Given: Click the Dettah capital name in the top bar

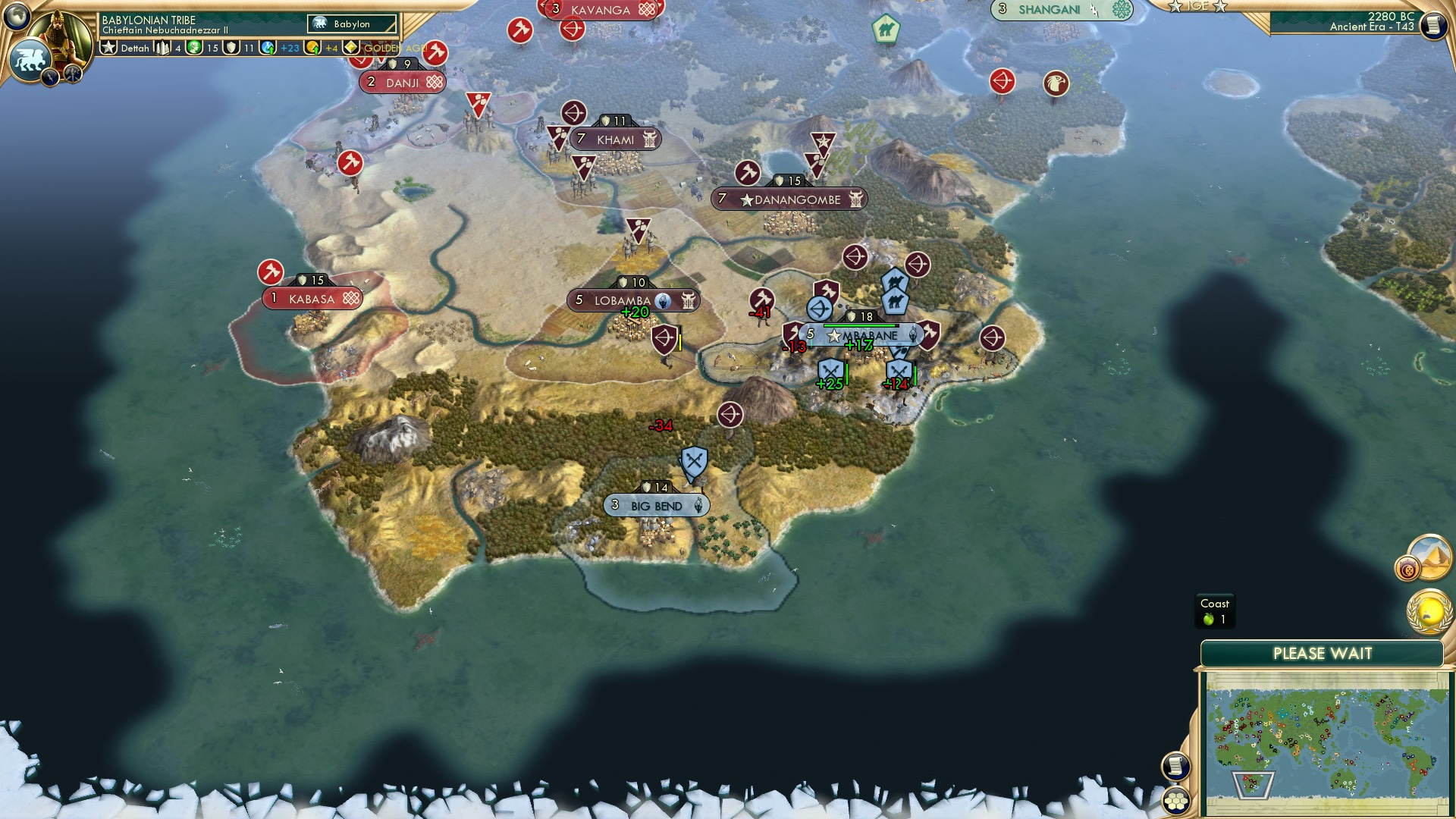Looking at the screenshot, I should point(135,48).
